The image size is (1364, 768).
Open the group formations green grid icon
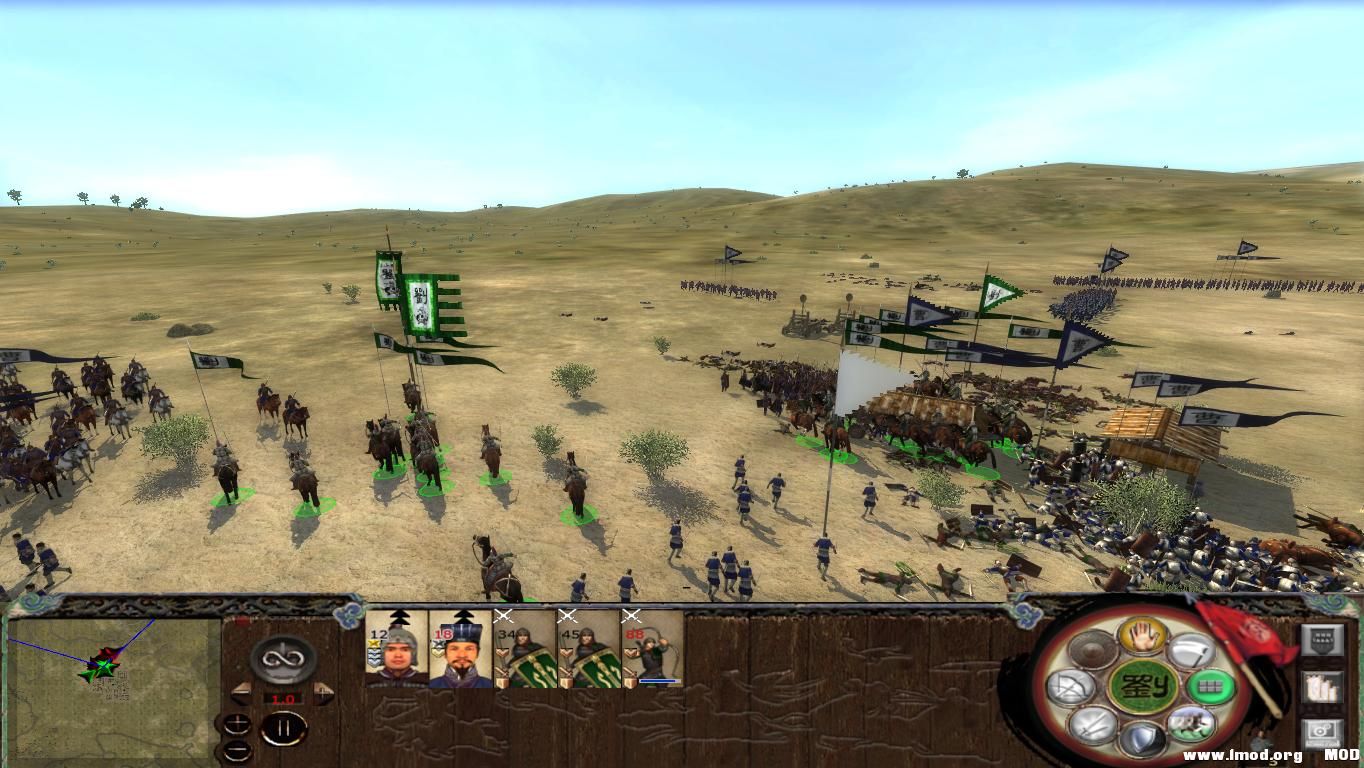coord(1213,687)
